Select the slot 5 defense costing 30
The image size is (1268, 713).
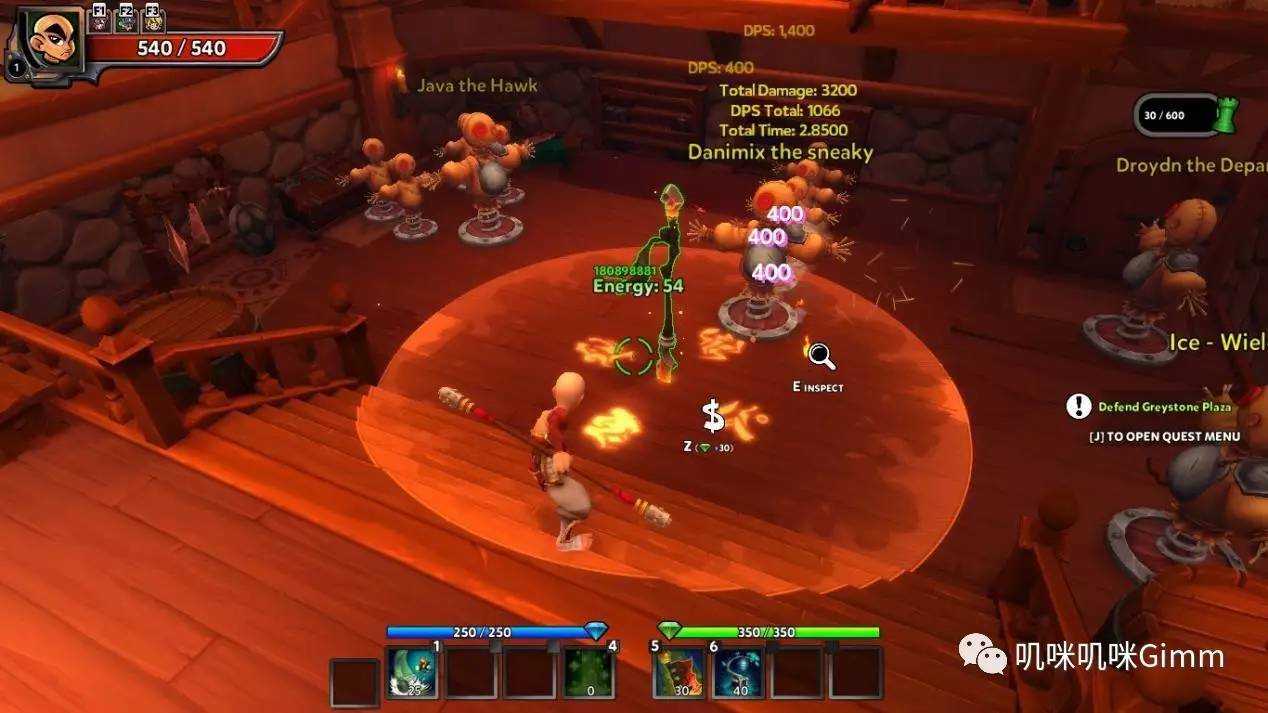tap(679, 672)
